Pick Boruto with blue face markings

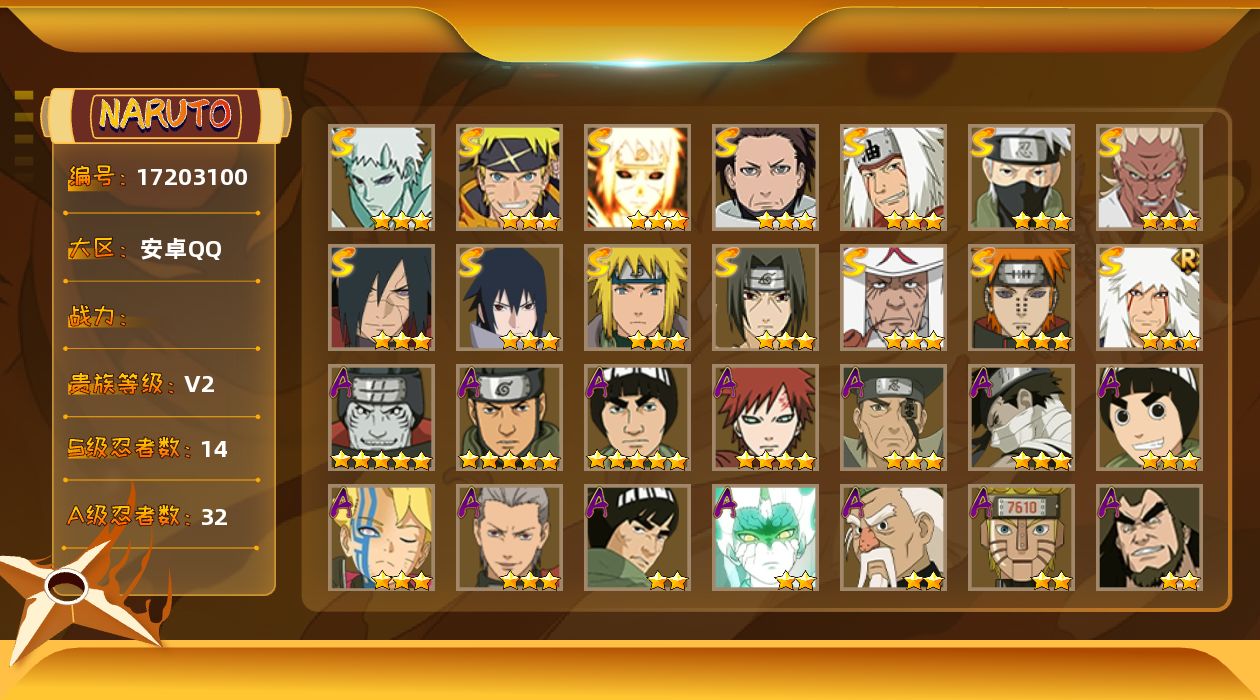pyautogui.click(x=381, y=538)
